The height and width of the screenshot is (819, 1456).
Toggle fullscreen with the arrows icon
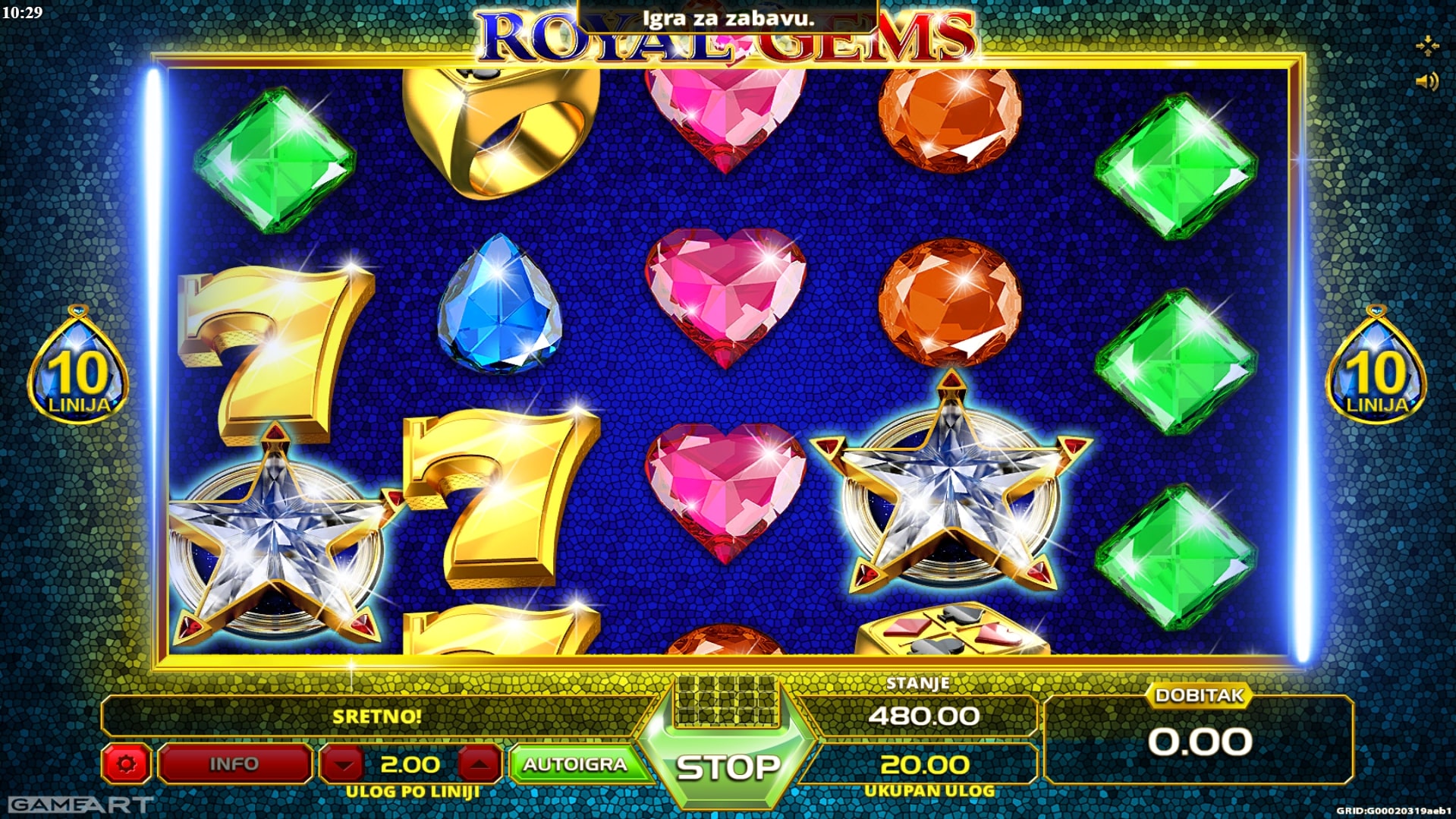point(1426,46)
